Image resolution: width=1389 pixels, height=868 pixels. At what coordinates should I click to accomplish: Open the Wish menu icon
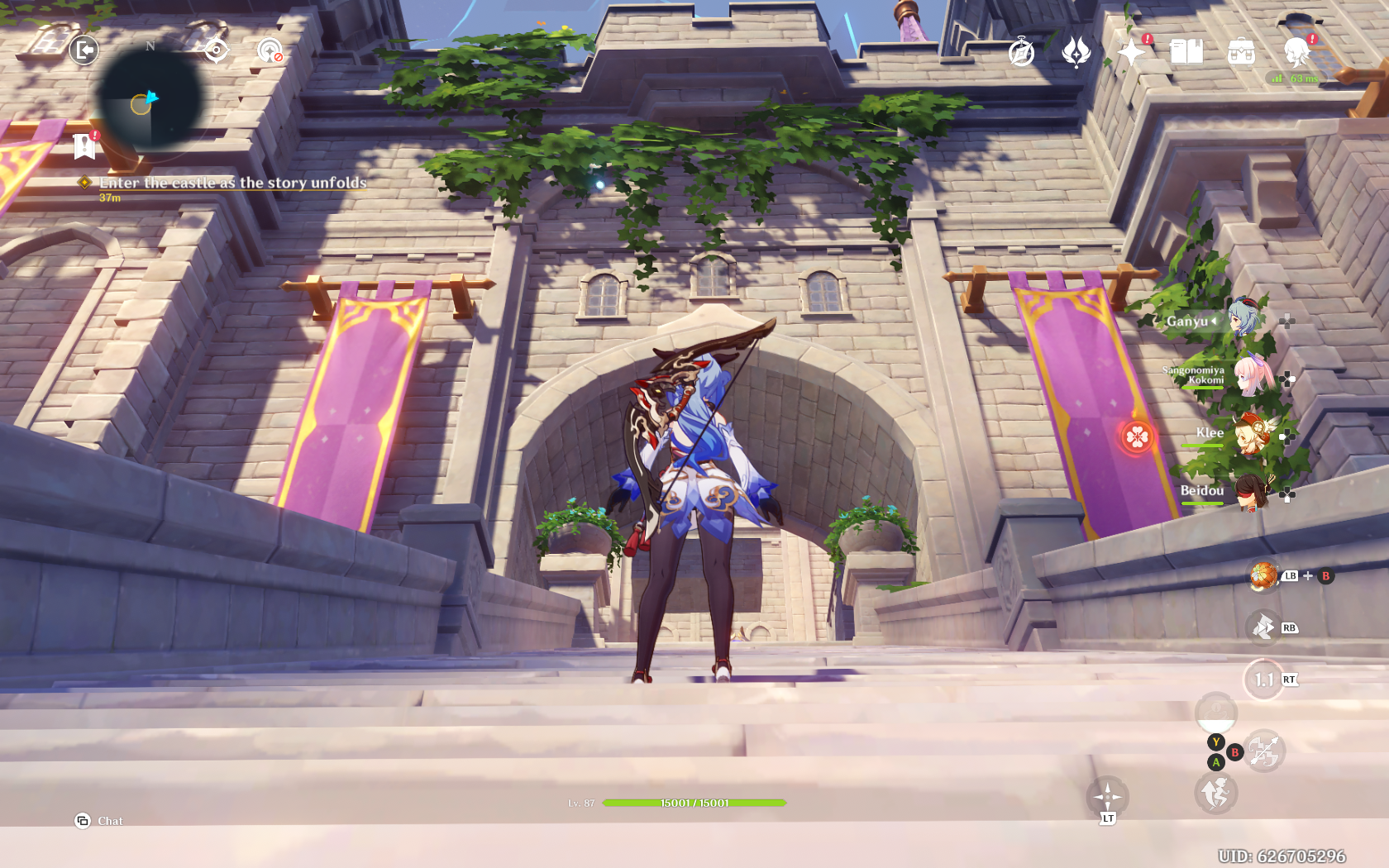pos(1076,52)
